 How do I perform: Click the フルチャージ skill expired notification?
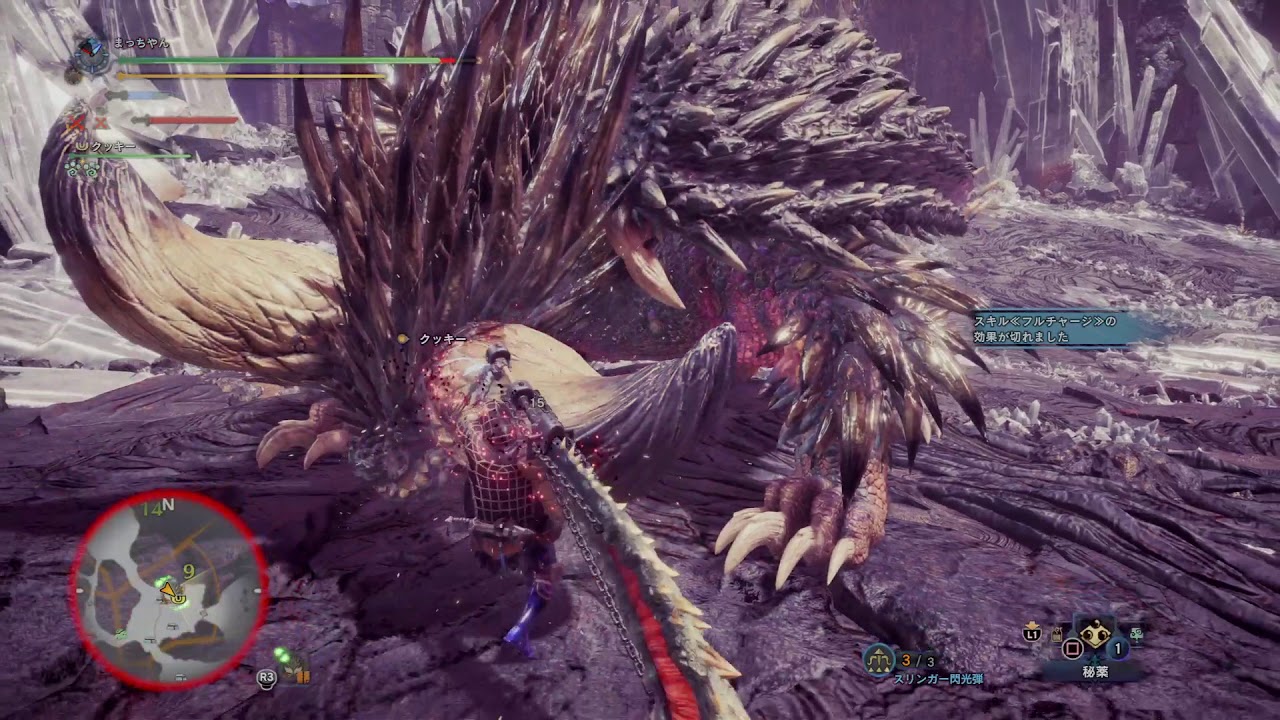pos(1058,329)
